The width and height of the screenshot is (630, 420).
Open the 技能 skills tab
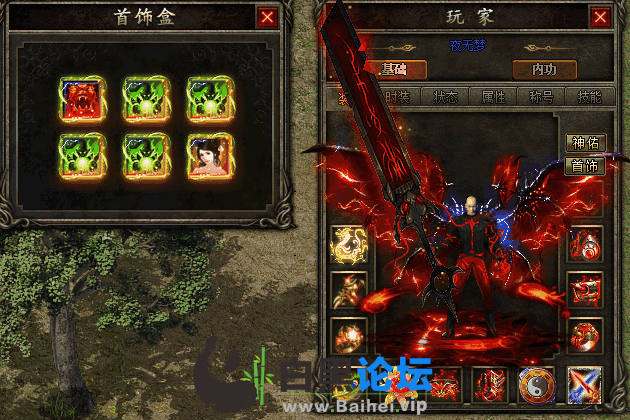click(590, 97)
